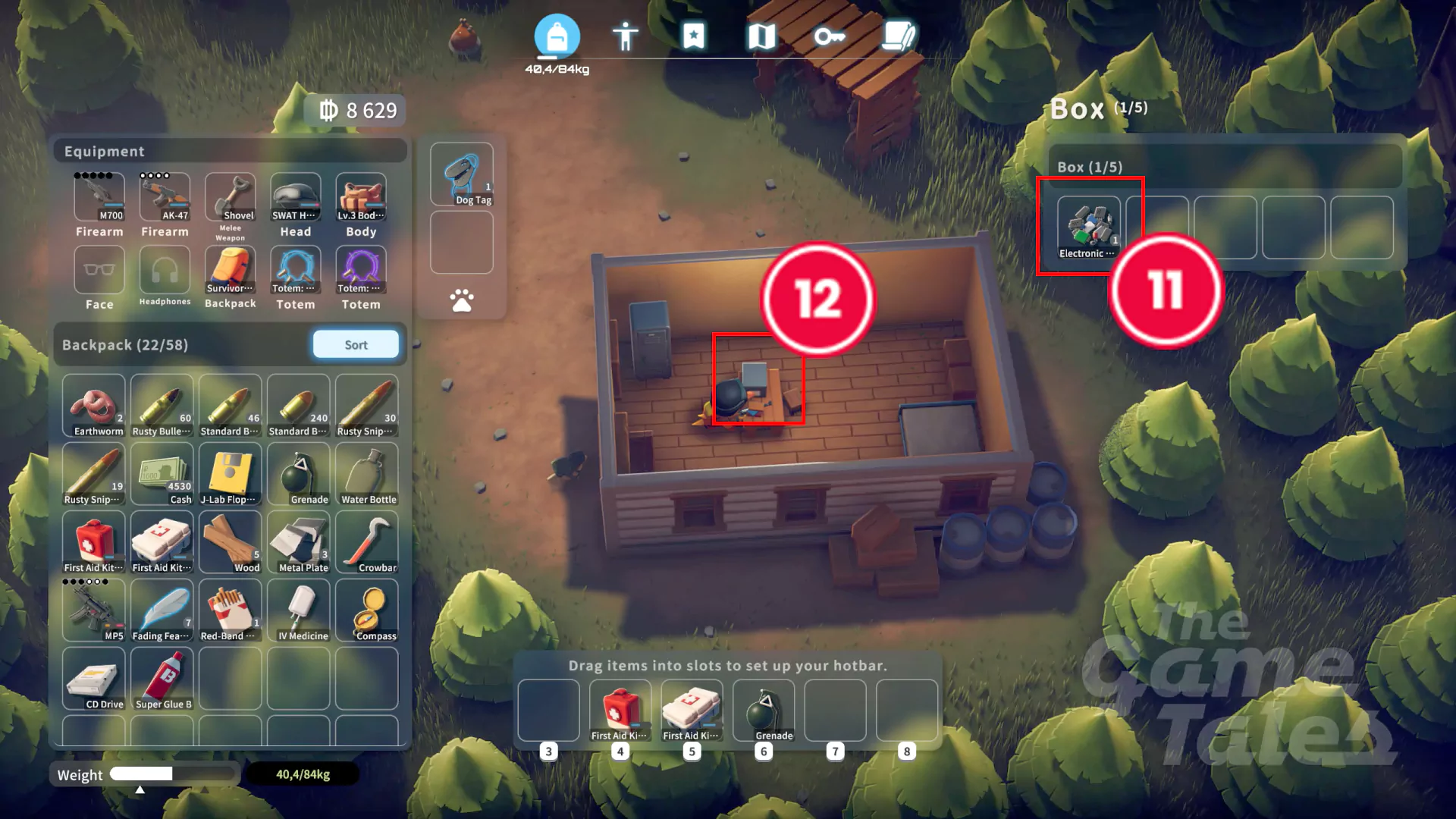This screenshot has width=1456, height=819.
Task: Pick the Compass item
Action: [367, 610]
